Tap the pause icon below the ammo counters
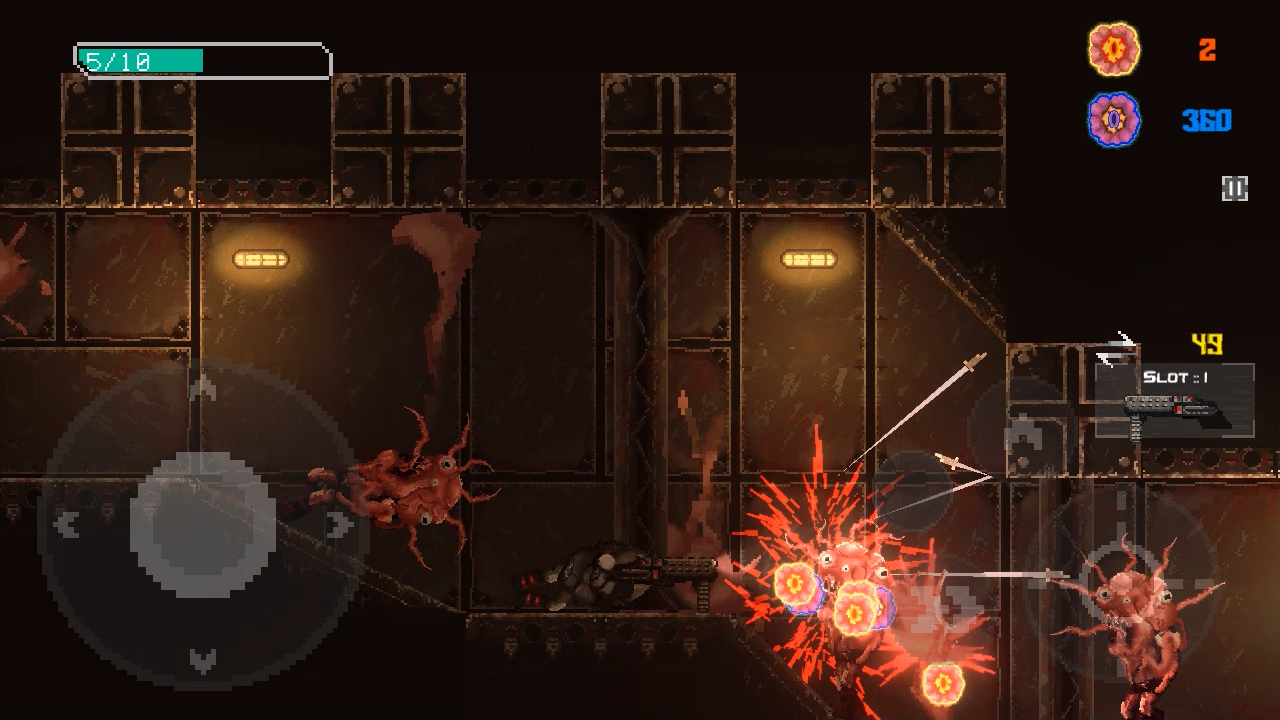 coord(1235,187)
